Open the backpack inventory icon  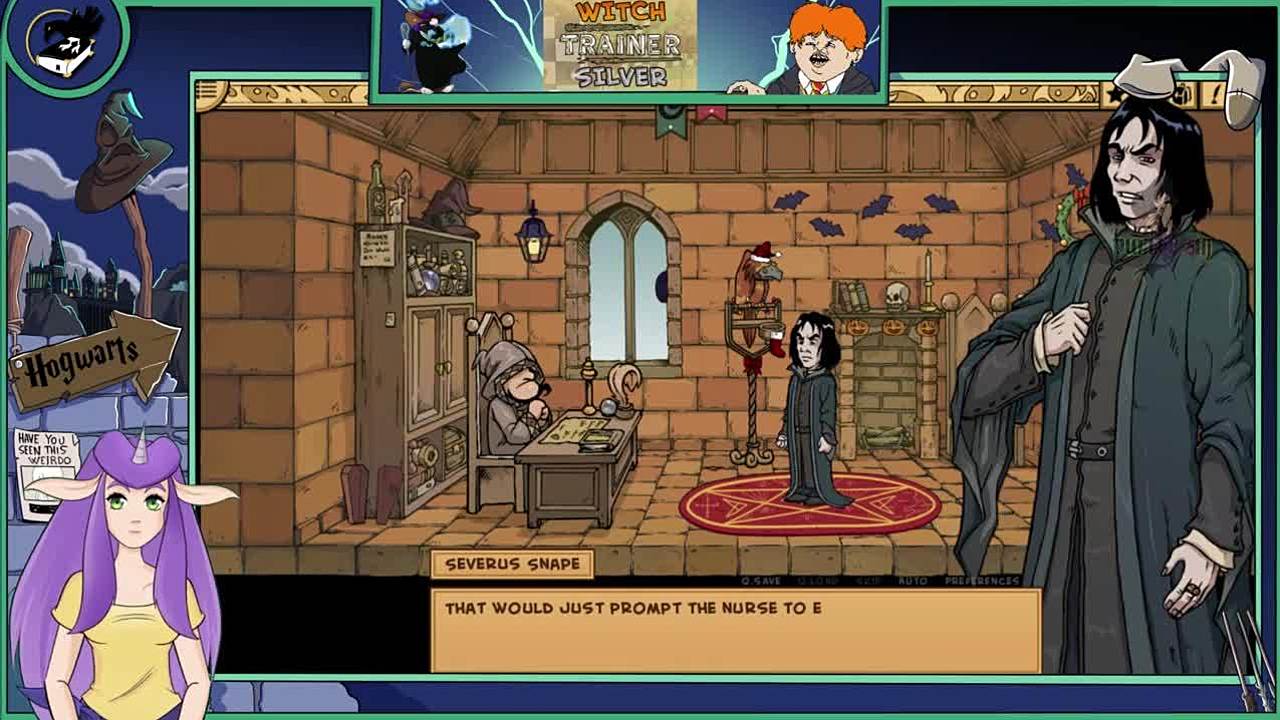point(1183,96)
